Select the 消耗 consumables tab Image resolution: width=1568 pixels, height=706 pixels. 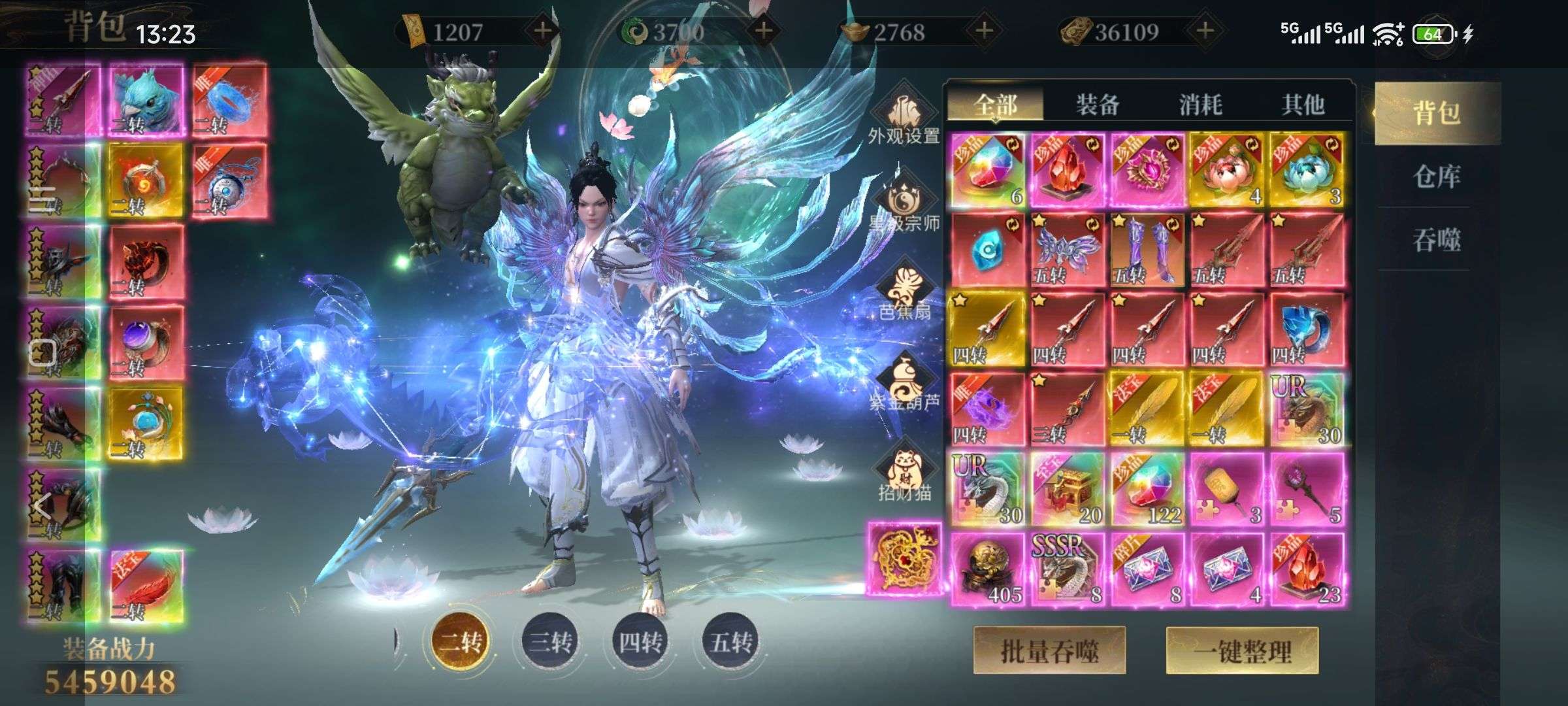coord(1200,105)
